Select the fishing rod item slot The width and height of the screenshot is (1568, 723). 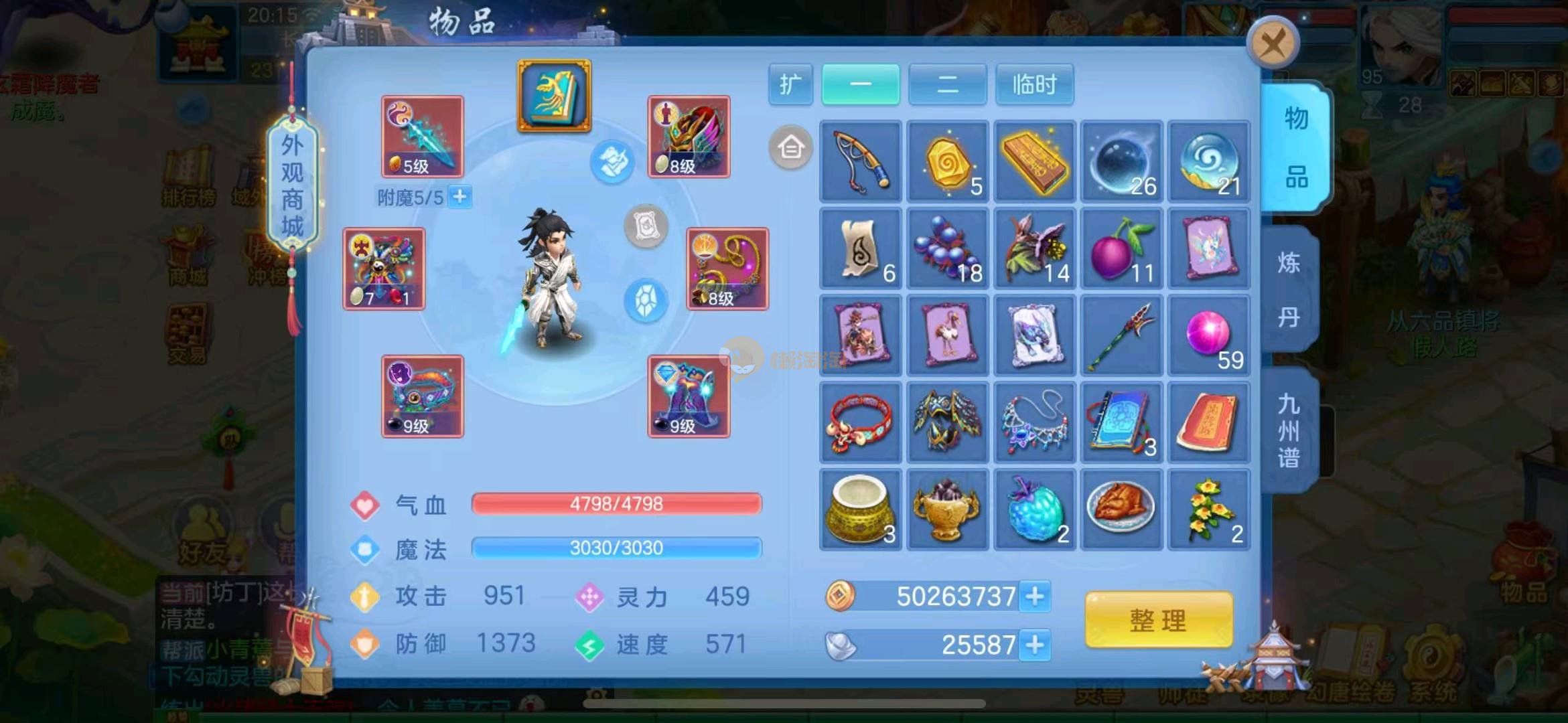[x=861, y=161]
